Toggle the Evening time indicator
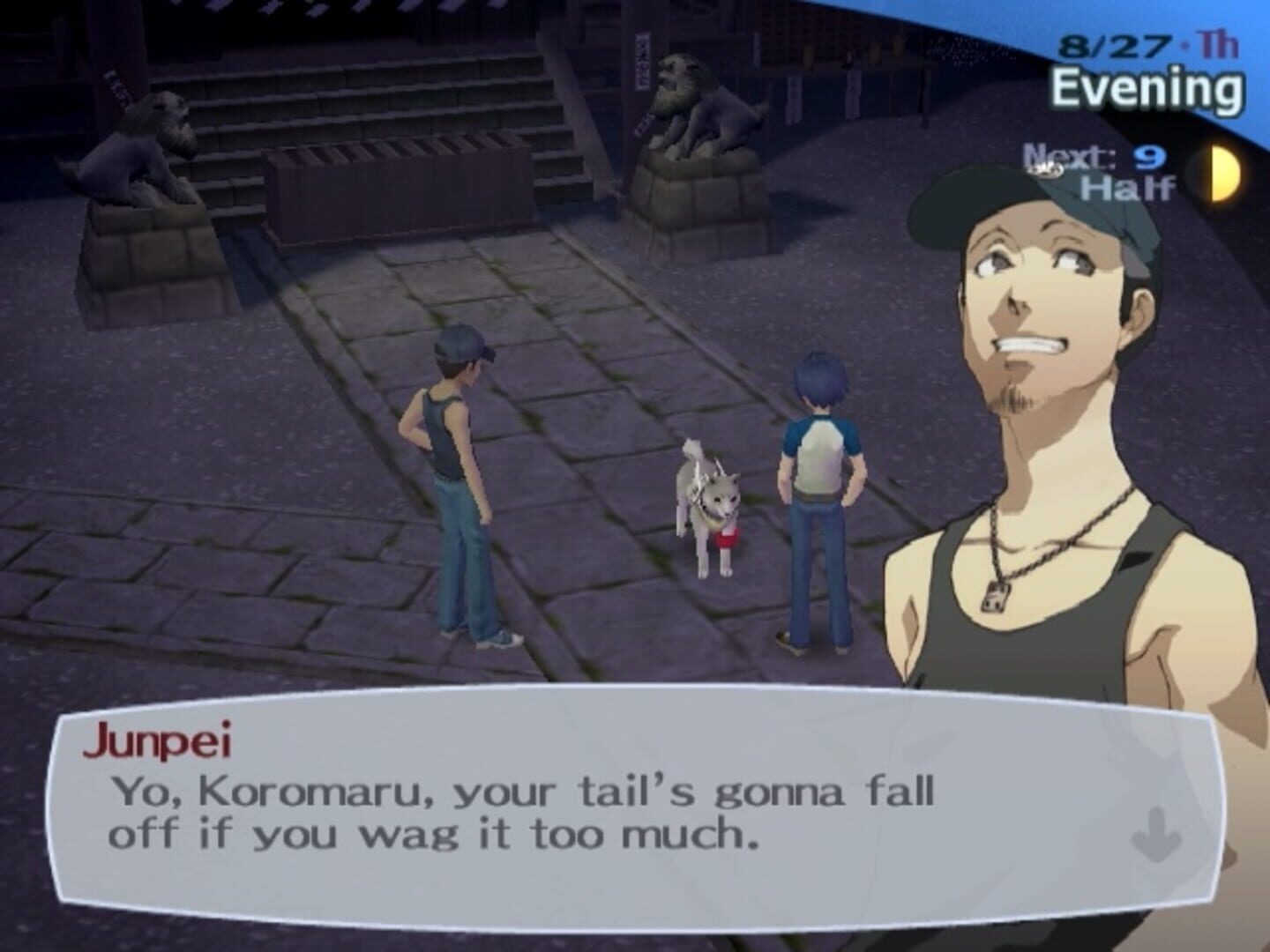The image size is (1270, 952). point(1147,84)
